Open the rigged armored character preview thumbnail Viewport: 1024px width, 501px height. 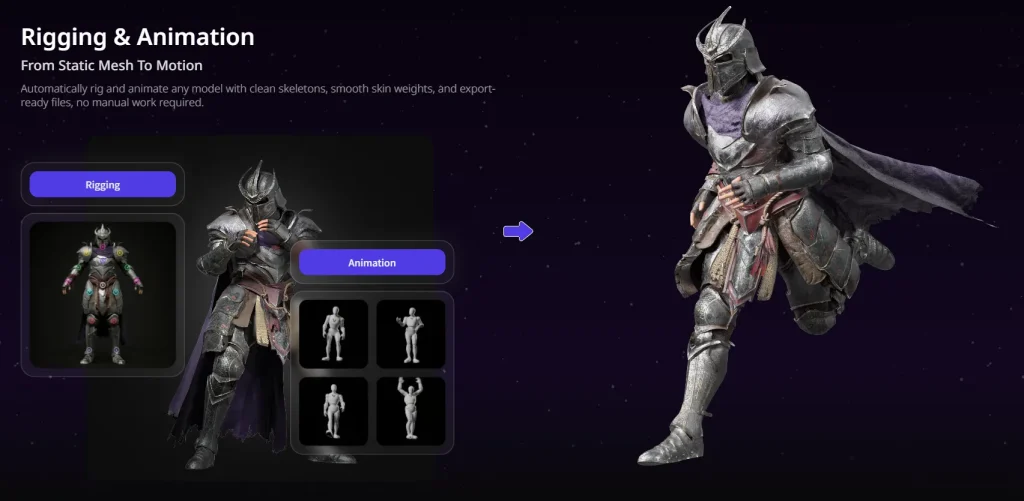click(102, 295)
